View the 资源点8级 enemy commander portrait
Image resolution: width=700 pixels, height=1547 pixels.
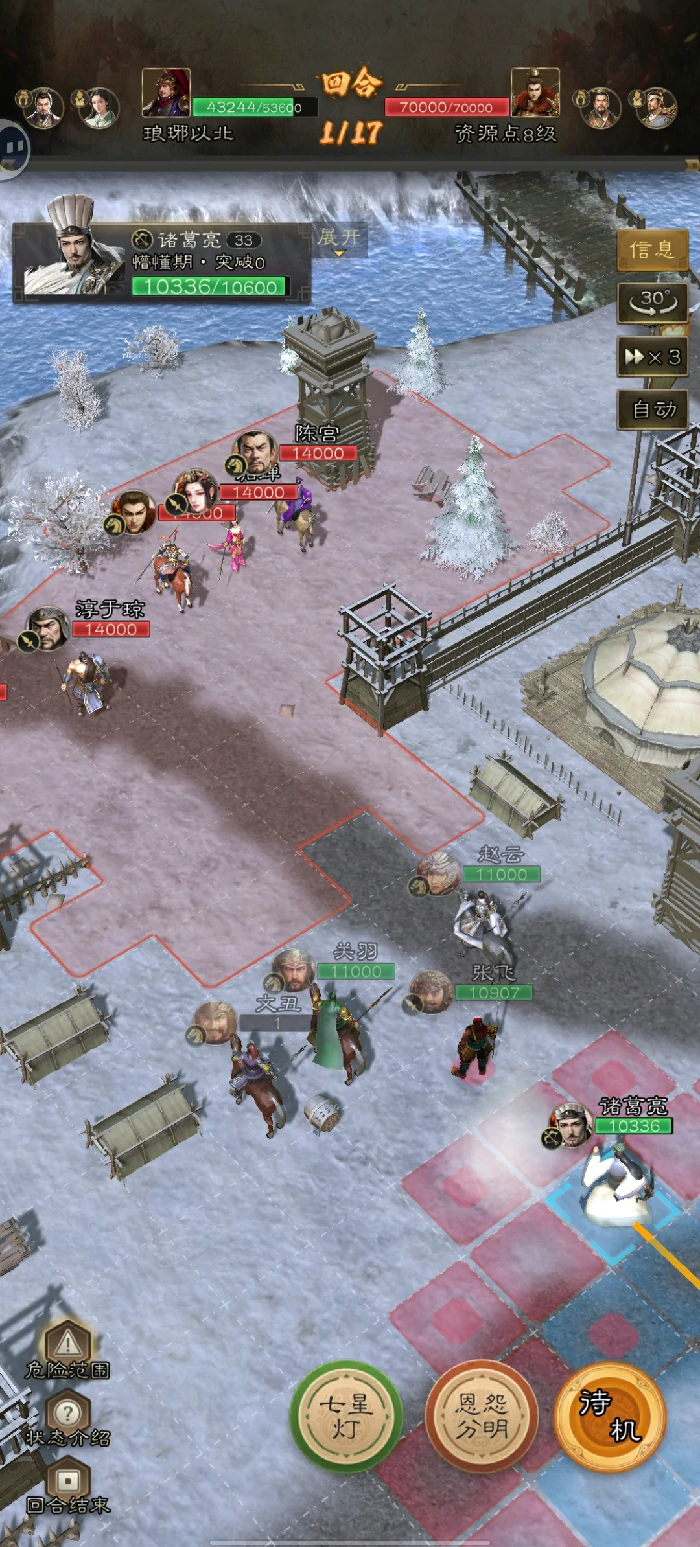(535, 93)
